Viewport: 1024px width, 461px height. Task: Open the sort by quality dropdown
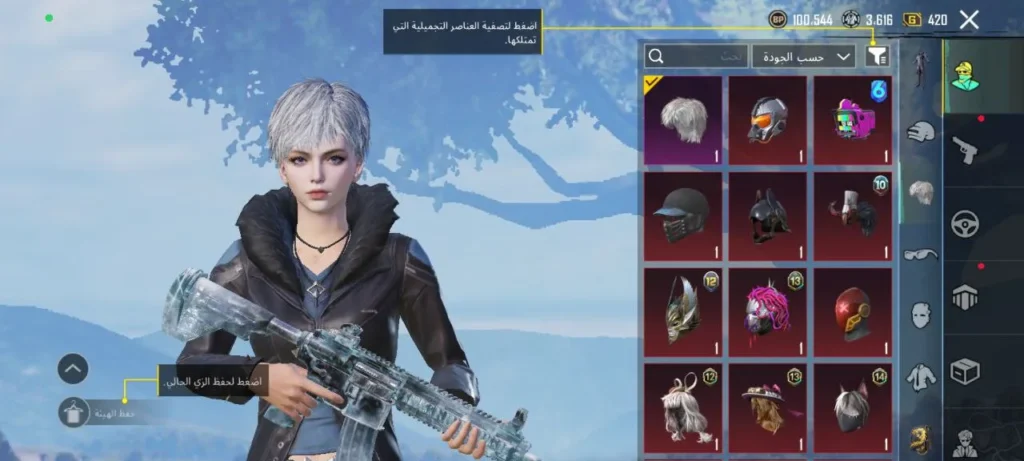click(x=804, y=57)
